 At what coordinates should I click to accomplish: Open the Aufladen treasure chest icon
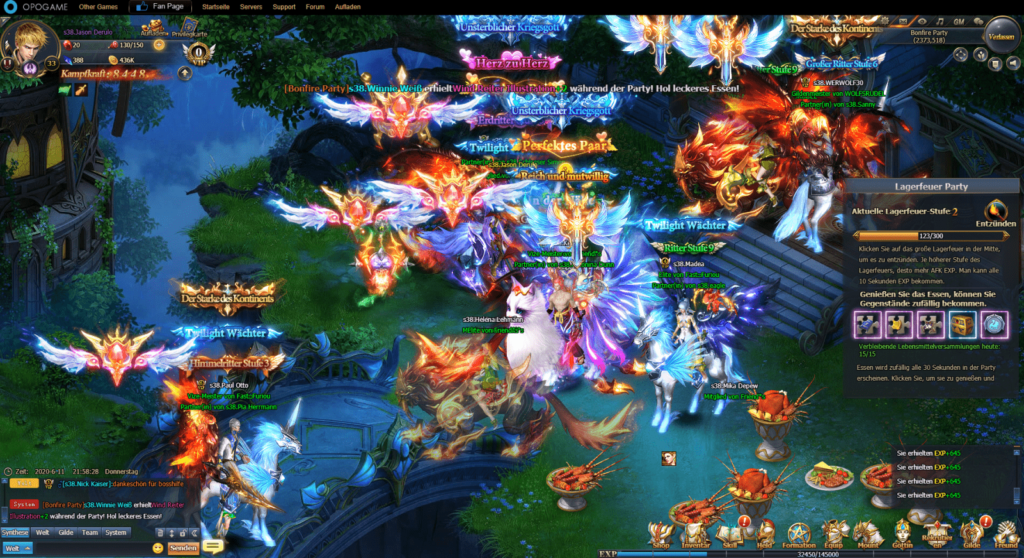pos(154,26)
